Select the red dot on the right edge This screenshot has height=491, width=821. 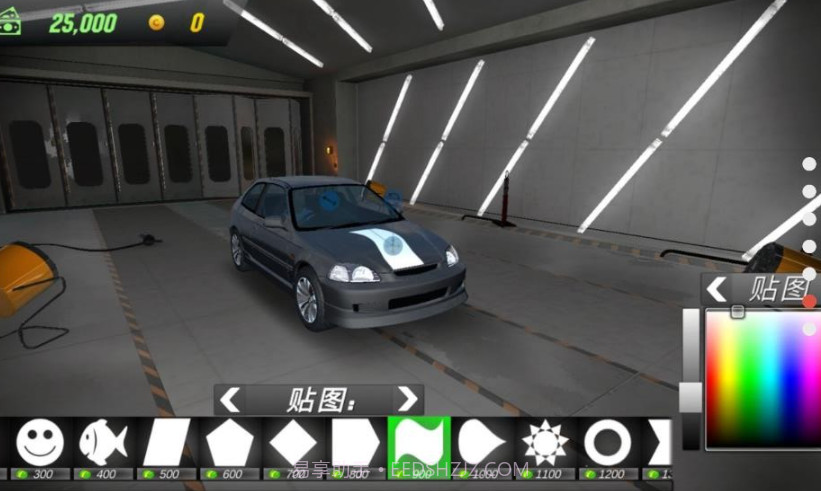click(x=809, y=301)
